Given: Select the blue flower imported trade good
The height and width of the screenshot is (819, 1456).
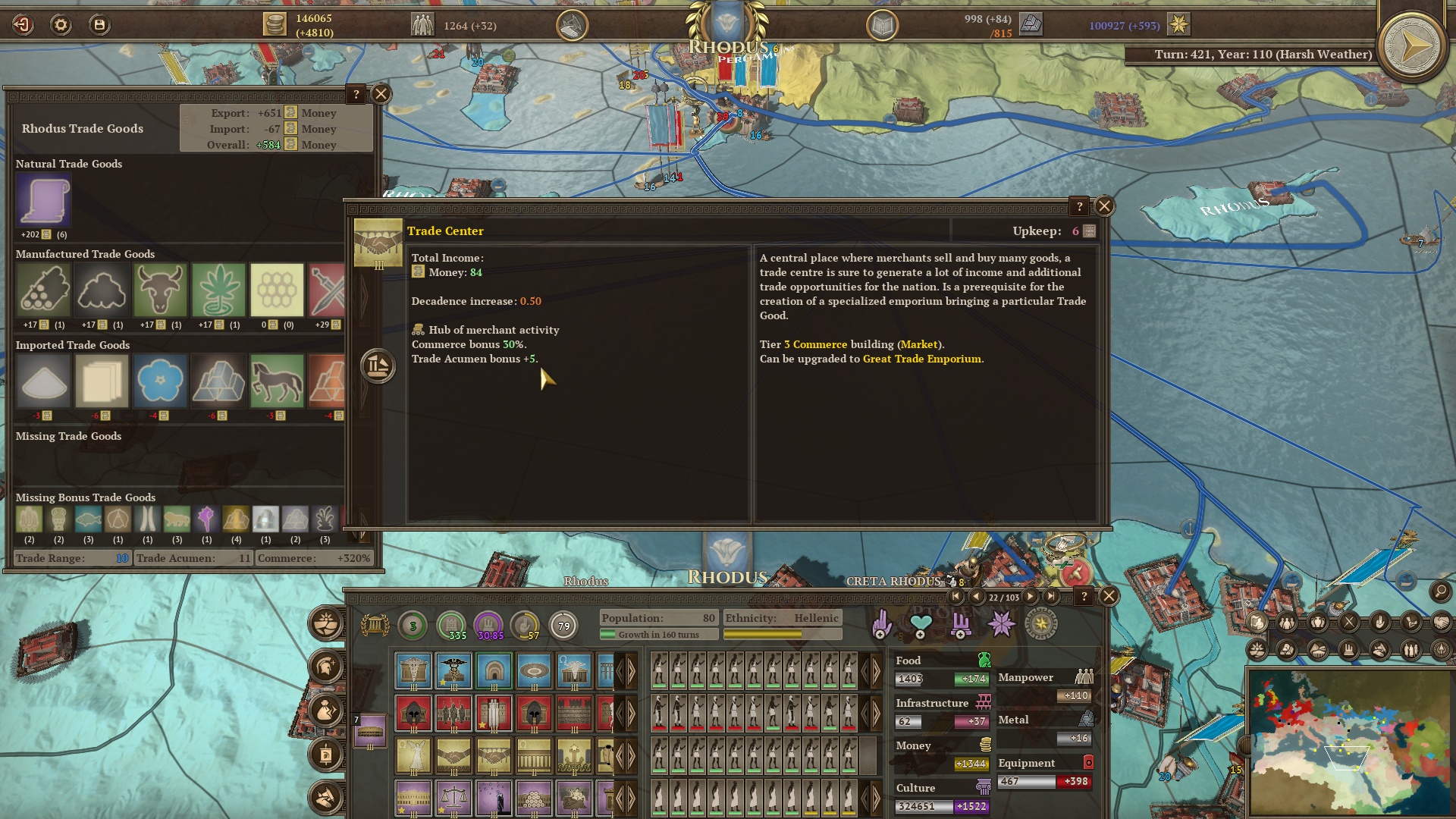Looking at the screenshot, I should pyautogui.click(x=160, y=381).
